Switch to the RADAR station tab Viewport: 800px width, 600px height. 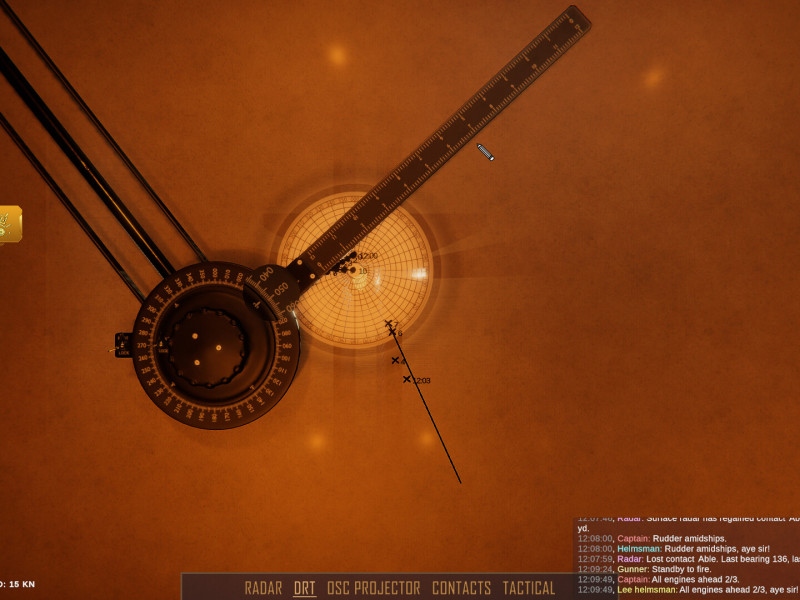click(x=263, y=588)
